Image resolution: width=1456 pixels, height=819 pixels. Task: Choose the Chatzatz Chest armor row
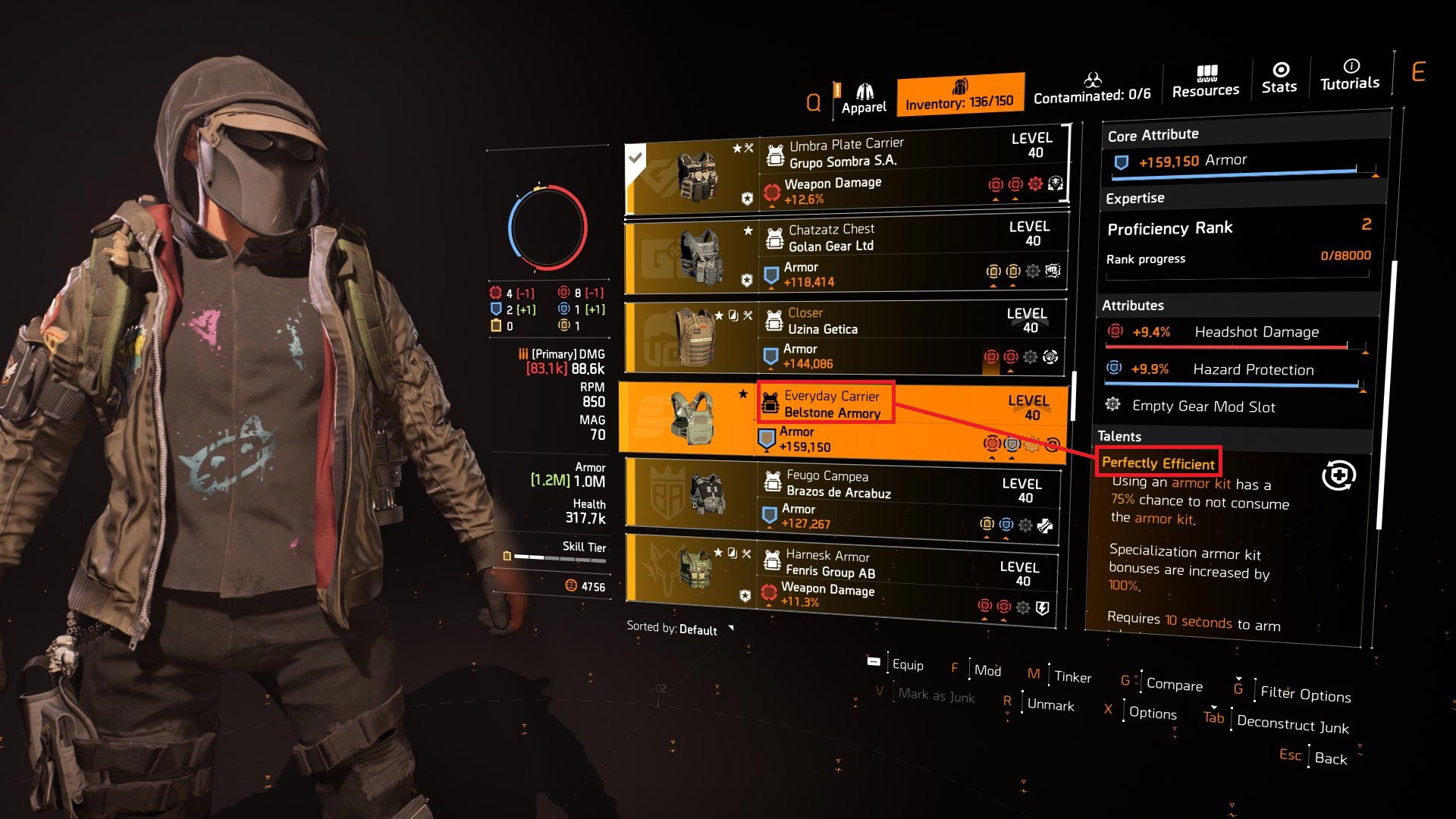(x=844, y=256)
